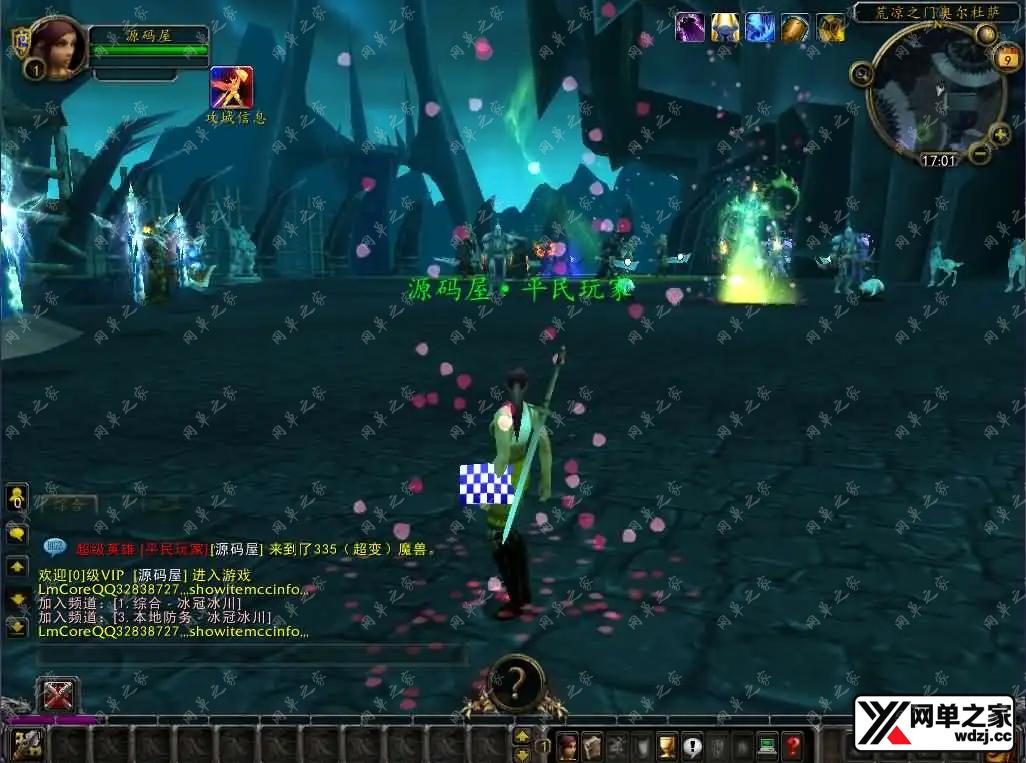The width and height of the screenshot is (1026, 763).
Task: Zoom out the minimap with minus button
Action: [980, 153]
